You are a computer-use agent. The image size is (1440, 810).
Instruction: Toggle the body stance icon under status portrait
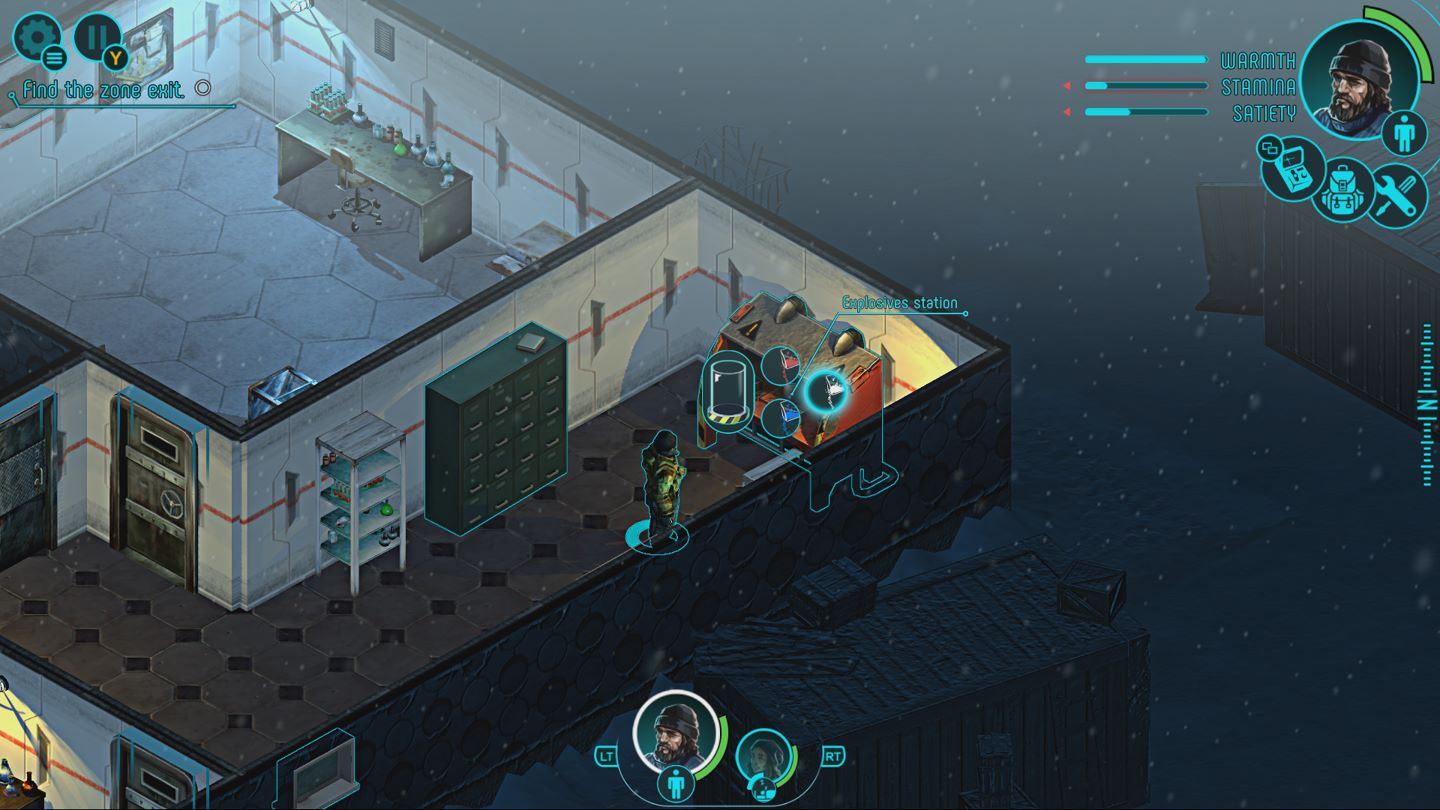[1404, 133]
